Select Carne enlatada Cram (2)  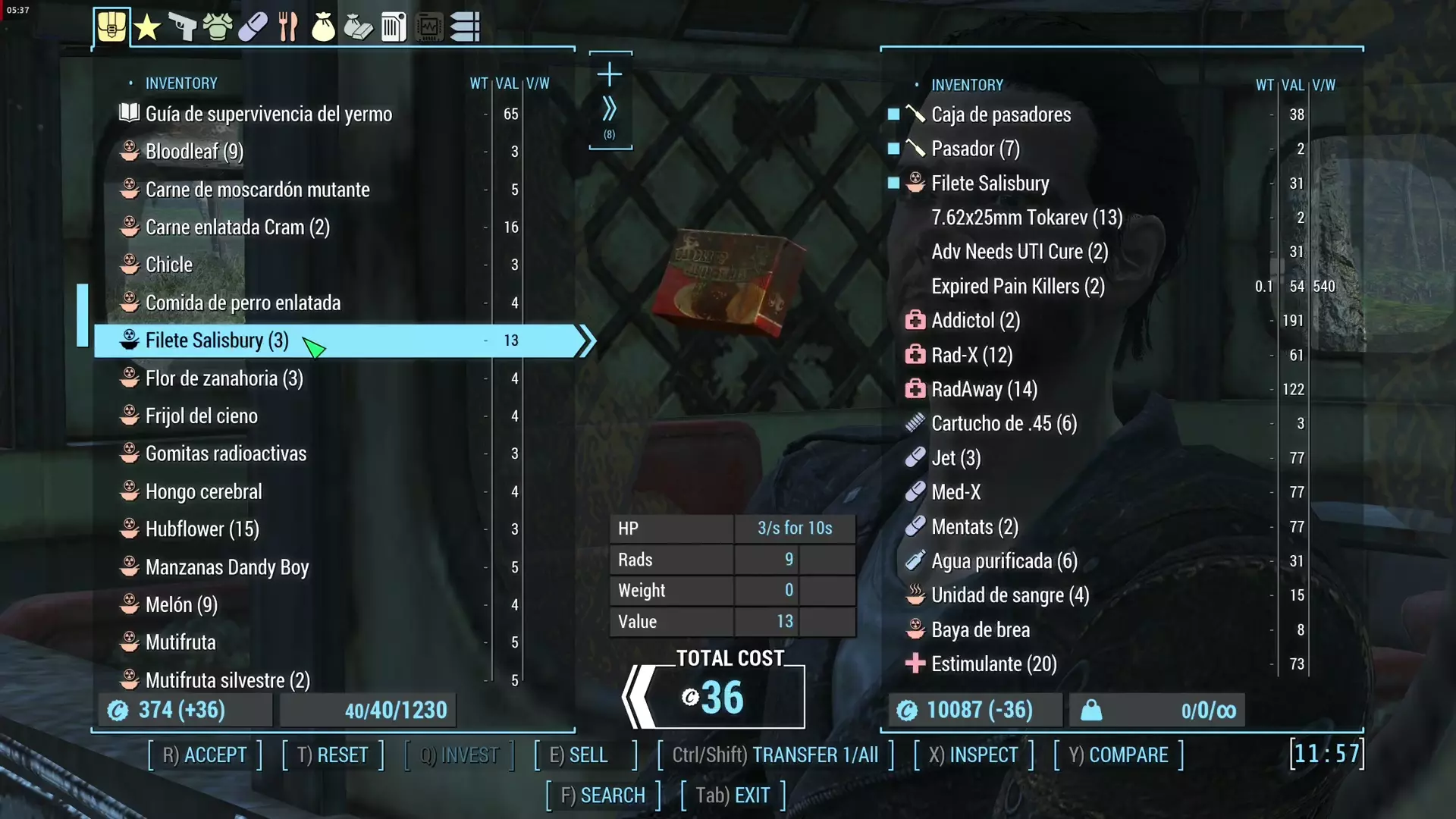[x=237, y=227]
